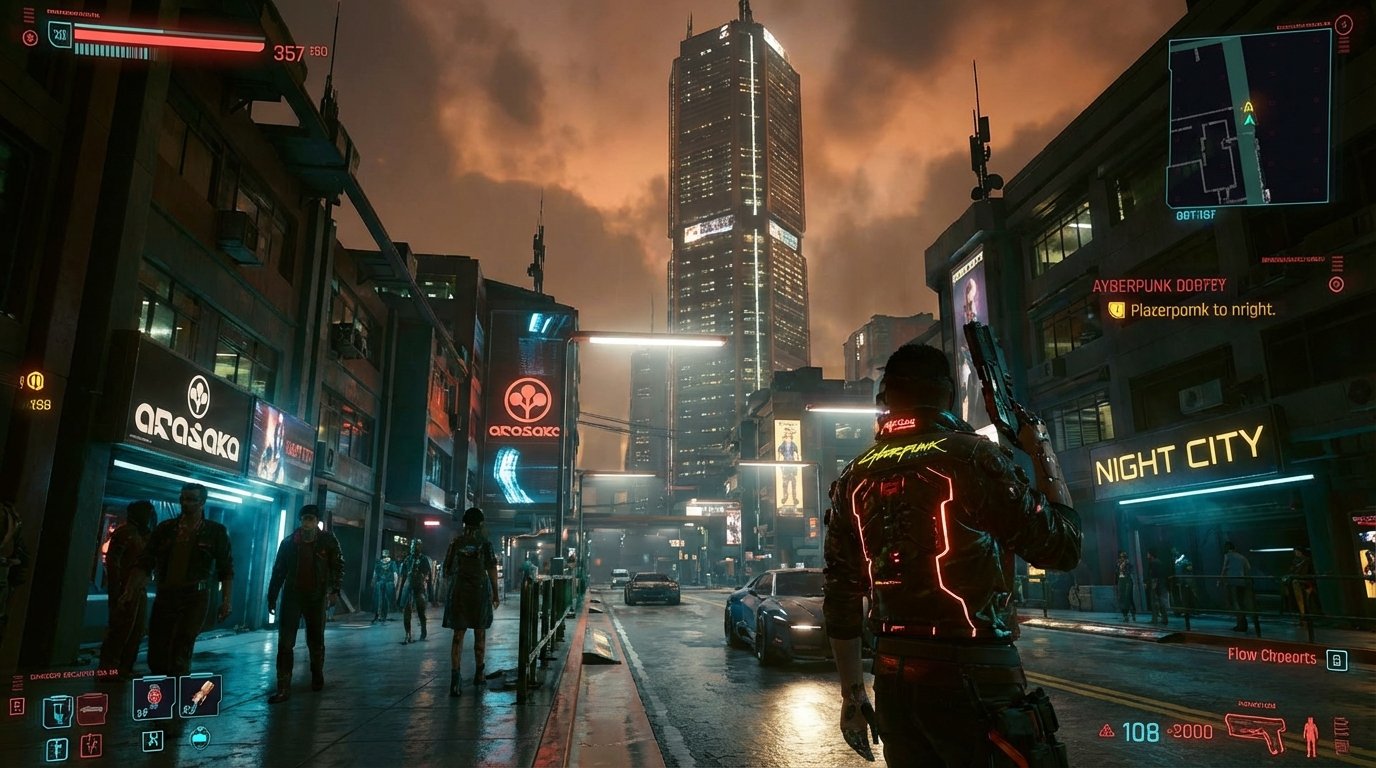Click the ammo magazine icon in the bottom-right corner
1376x768 pixels.
[1343, 733]
